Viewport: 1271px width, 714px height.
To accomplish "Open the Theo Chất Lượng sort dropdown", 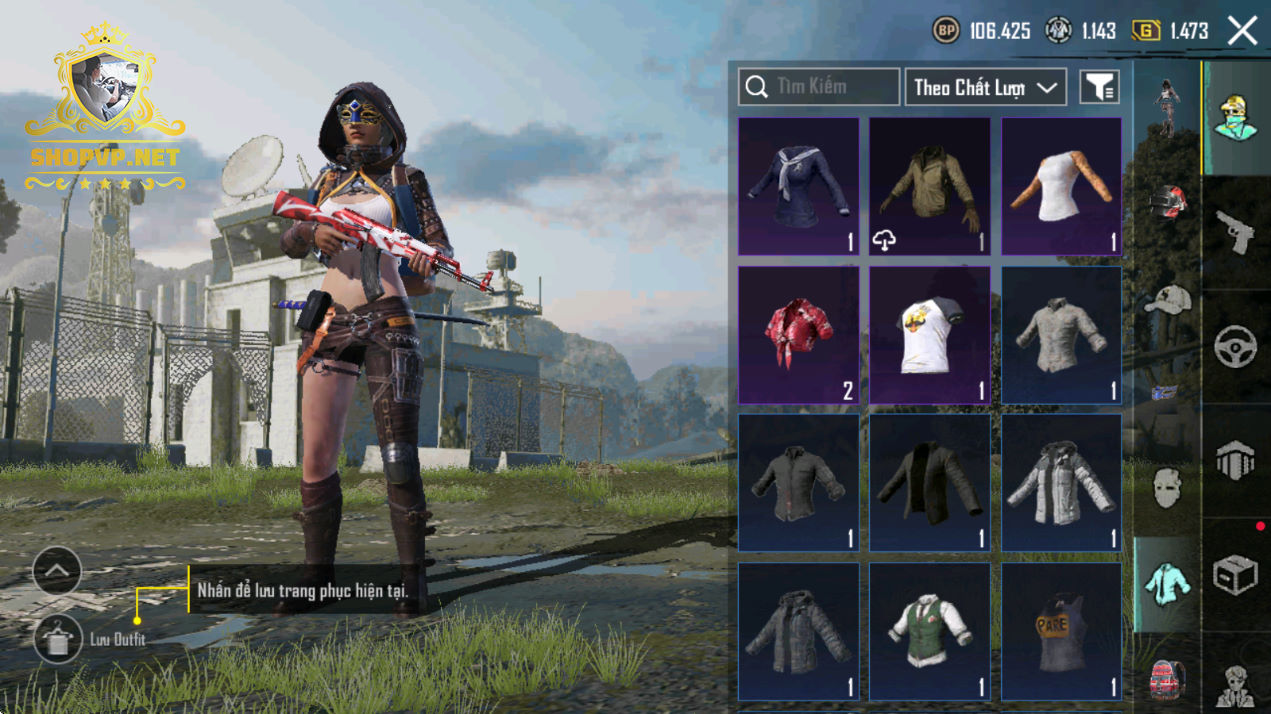I will pos(985,87).
